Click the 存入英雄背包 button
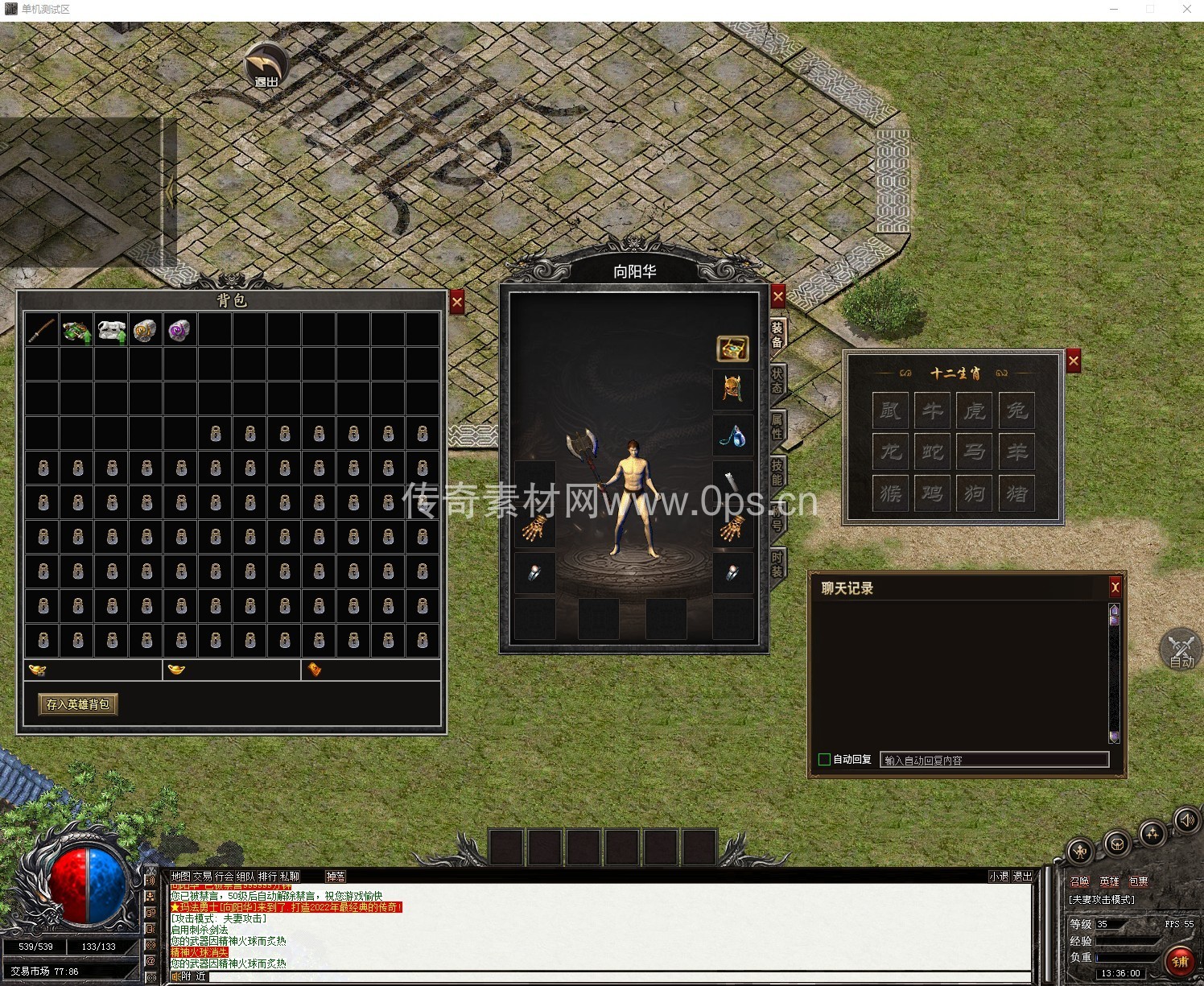Viewport: 1204px width, 986px height. pos(78,704)
